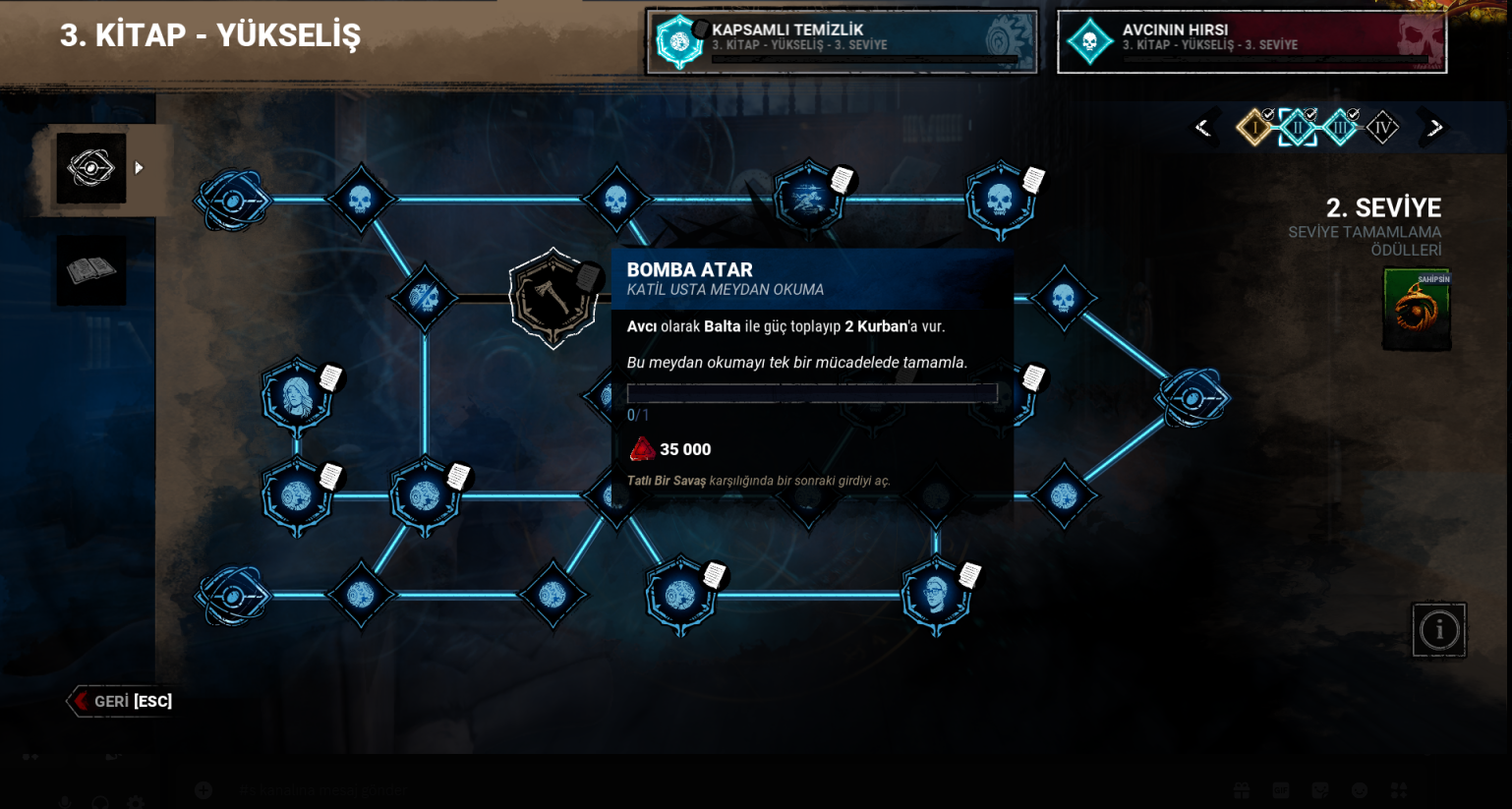Switch to the Level IV diamond tab
This screenshot has height=809, width=1512.
pyautogui.click(x=1382, y=128)
